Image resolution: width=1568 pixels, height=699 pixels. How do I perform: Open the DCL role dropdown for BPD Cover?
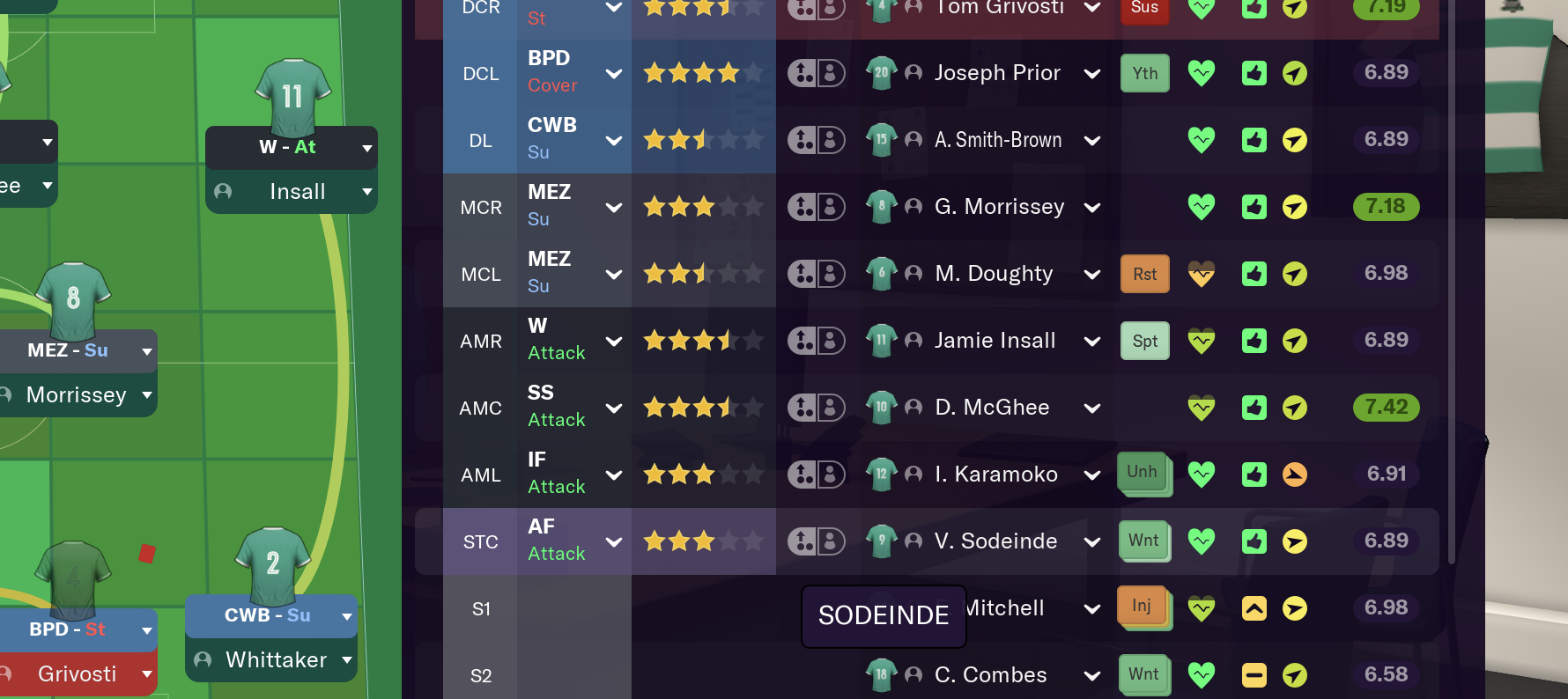click(x=614, y=74)
